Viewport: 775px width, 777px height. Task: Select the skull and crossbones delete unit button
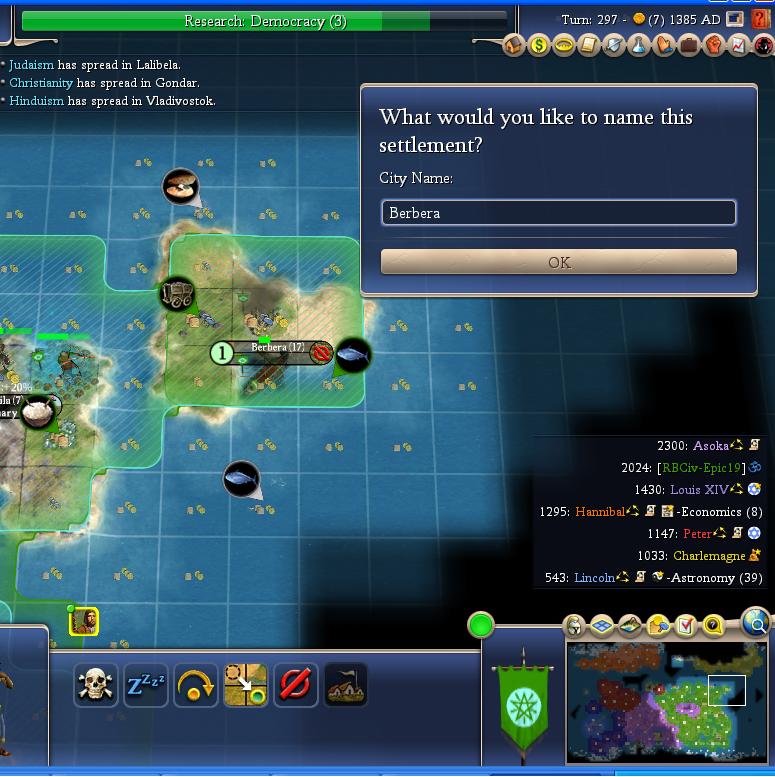(96, 685)
